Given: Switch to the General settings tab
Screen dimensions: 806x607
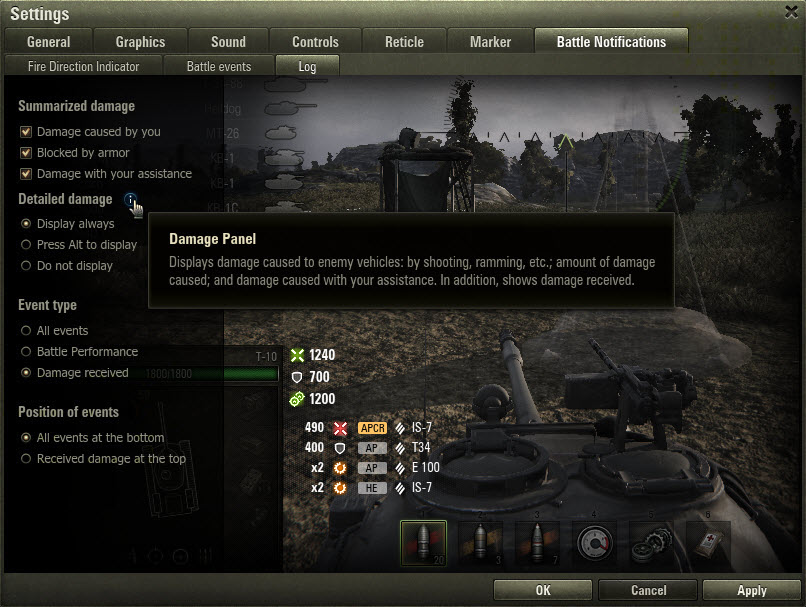Looking at the screenshot, I should click(x=48, y=42).
